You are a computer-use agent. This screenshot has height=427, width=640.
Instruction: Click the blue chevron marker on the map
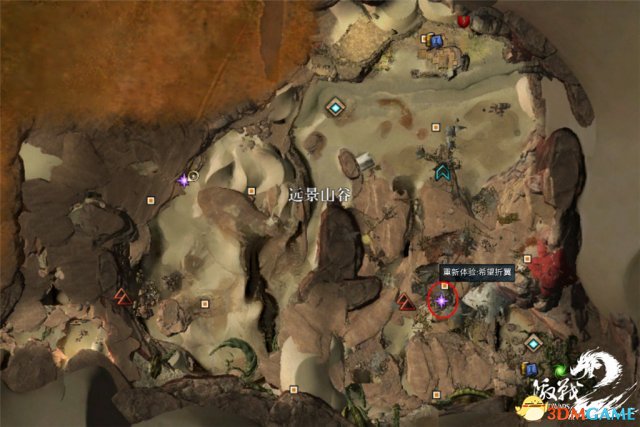[x=441, y=172]
